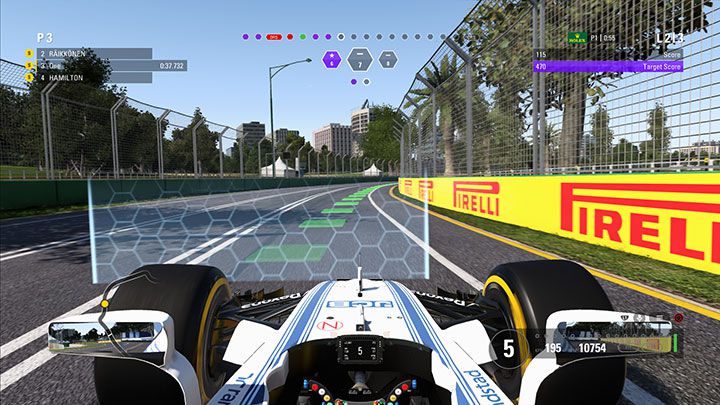
Task: Click the purple star hexagon gate icon
Action: [x=331, y=59]
